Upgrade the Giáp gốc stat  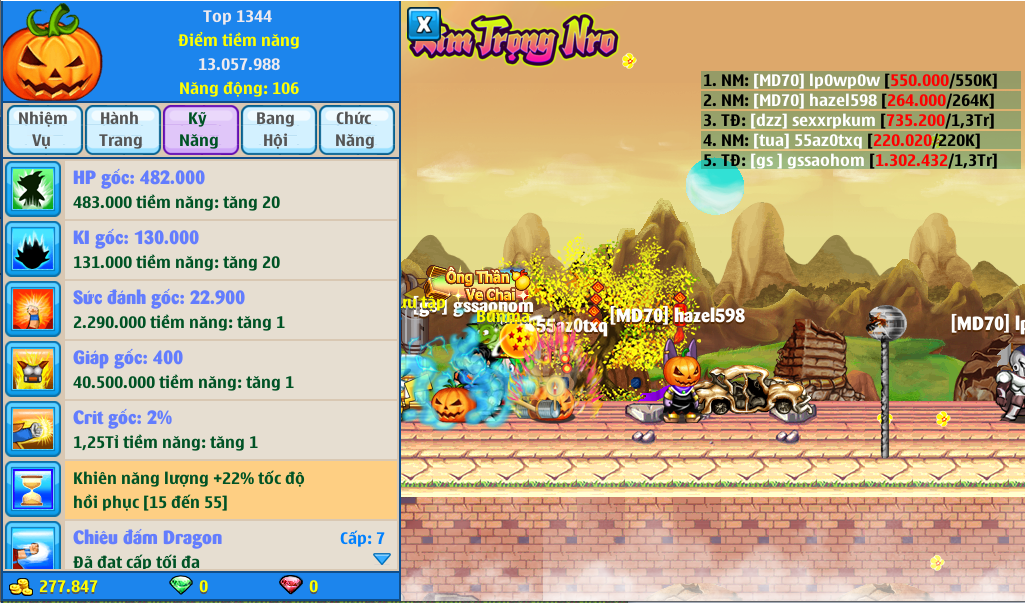click(200, 370)
